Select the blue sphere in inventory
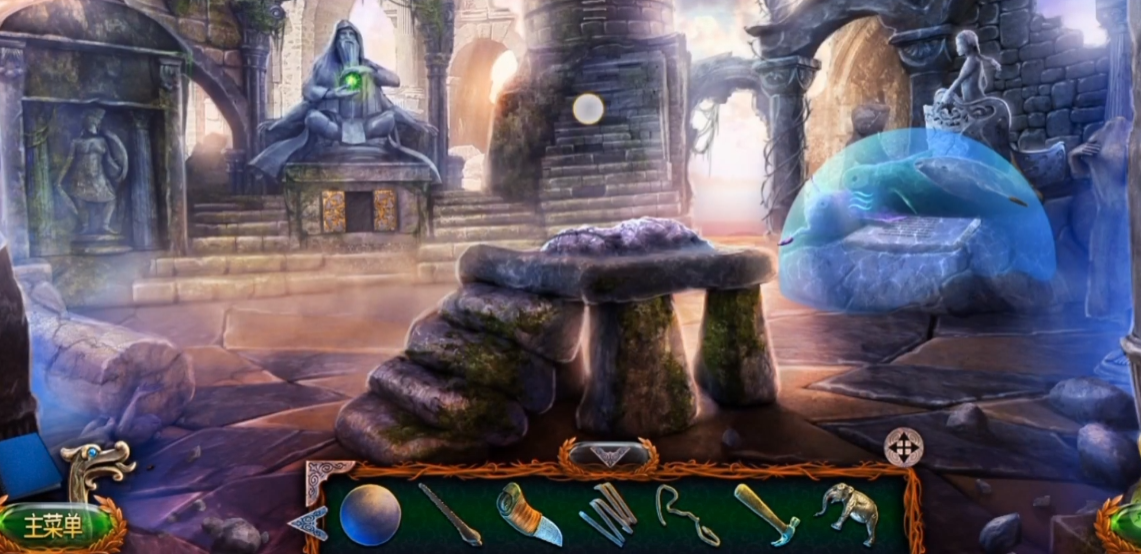This screenshot has width=1141, height=554. pos(370,515)
